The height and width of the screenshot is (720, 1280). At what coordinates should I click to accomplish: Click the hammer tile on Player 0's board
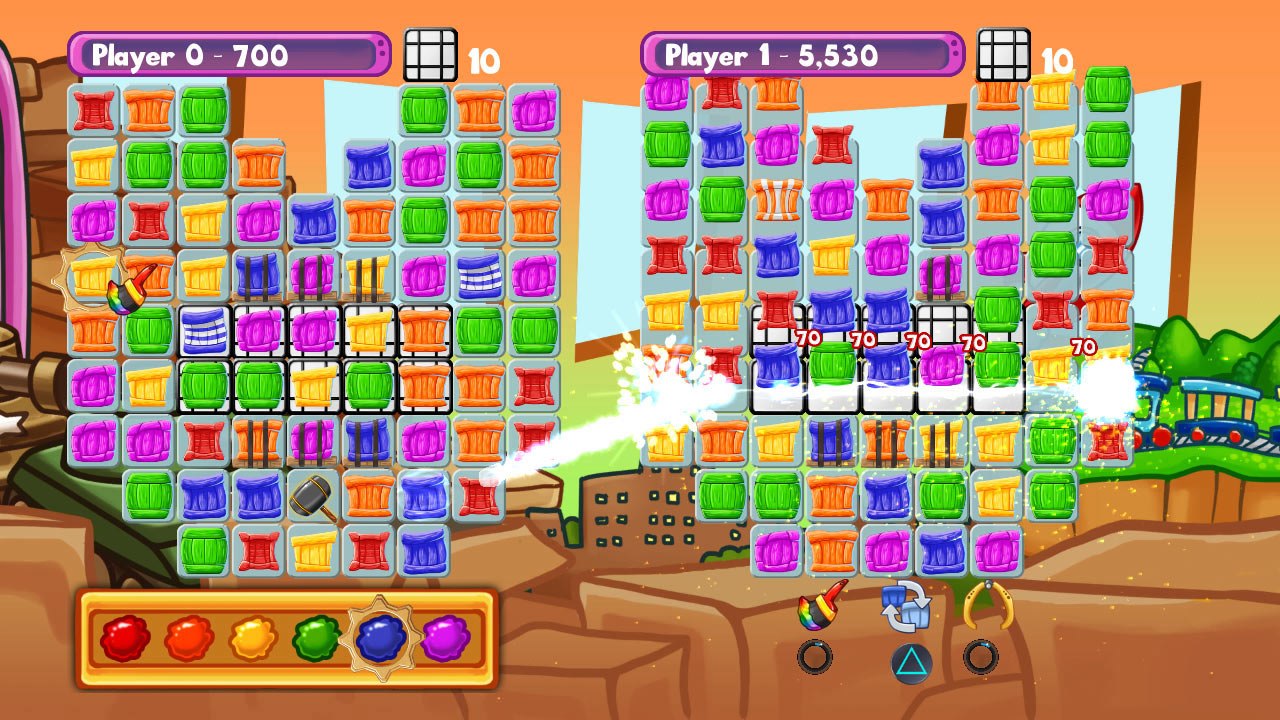point(310,497)
